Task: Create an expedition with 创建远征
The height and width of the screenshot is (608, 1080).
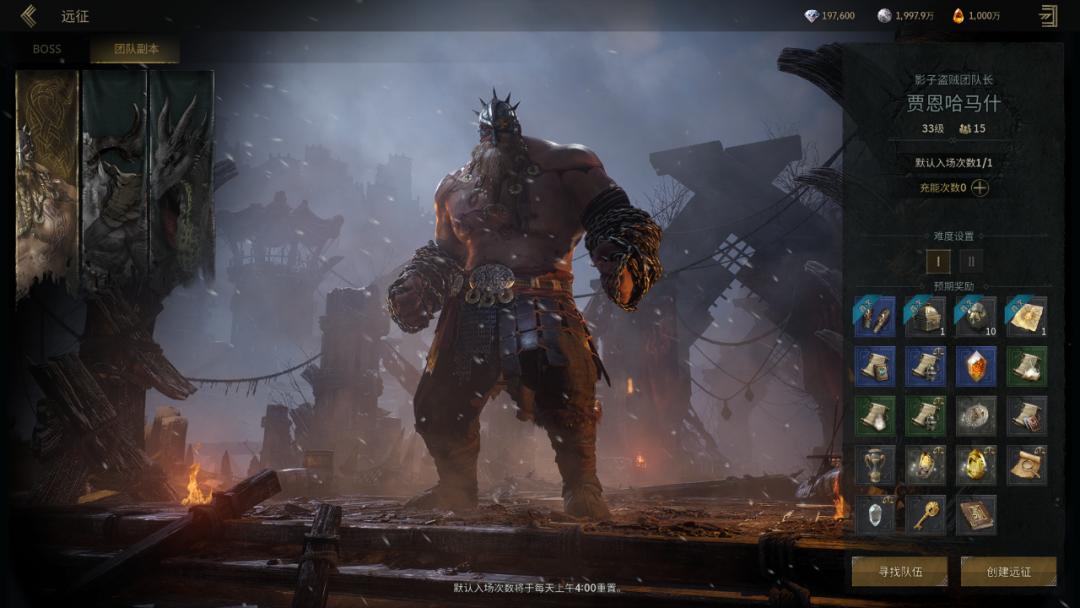Action: pyautogui.click(x=1008, y=571)
